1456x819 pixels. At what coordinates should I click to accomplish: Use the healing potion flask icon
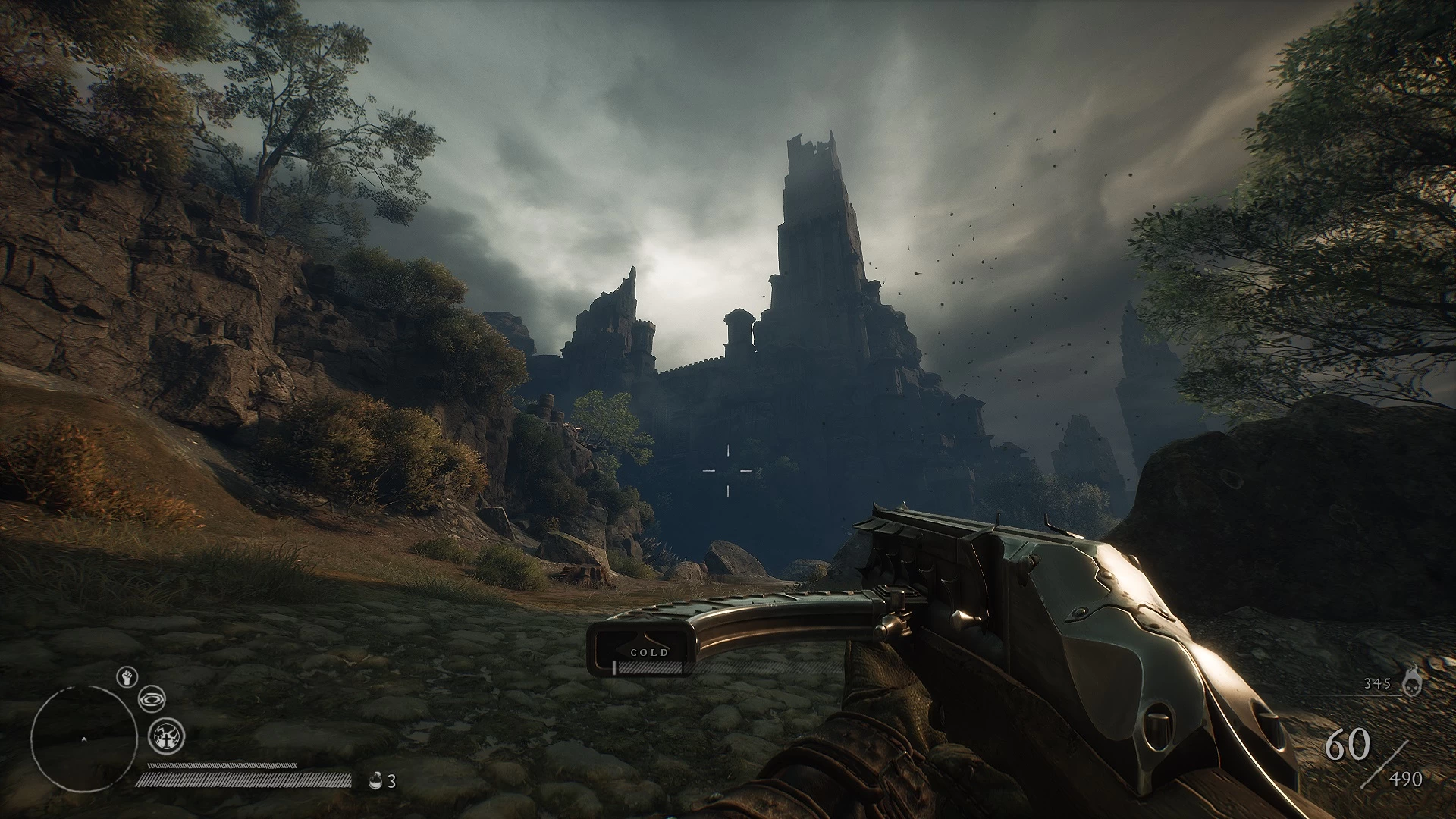(375, 780)
